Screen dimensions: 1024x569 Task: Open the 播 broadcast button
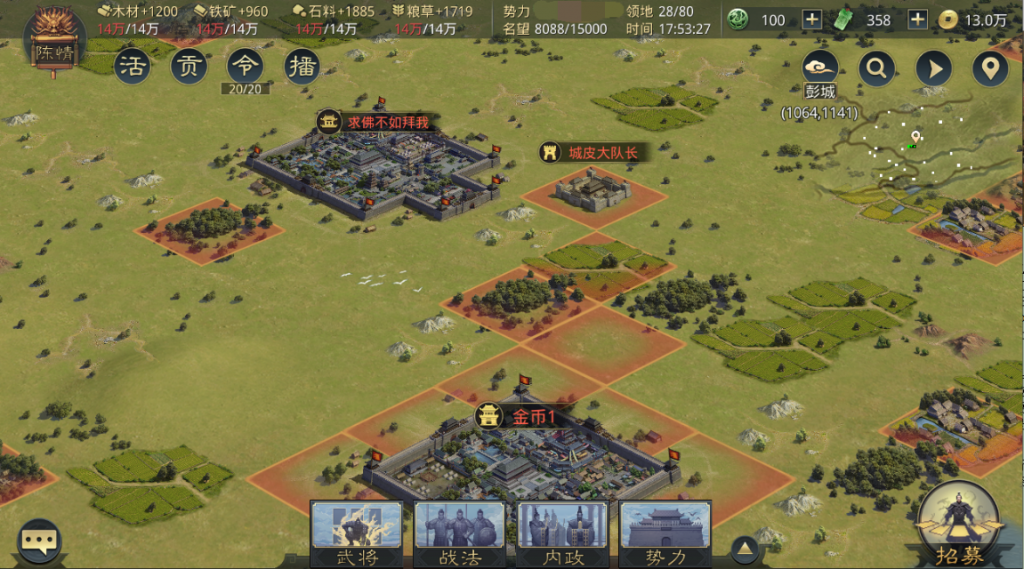[302, 66]
